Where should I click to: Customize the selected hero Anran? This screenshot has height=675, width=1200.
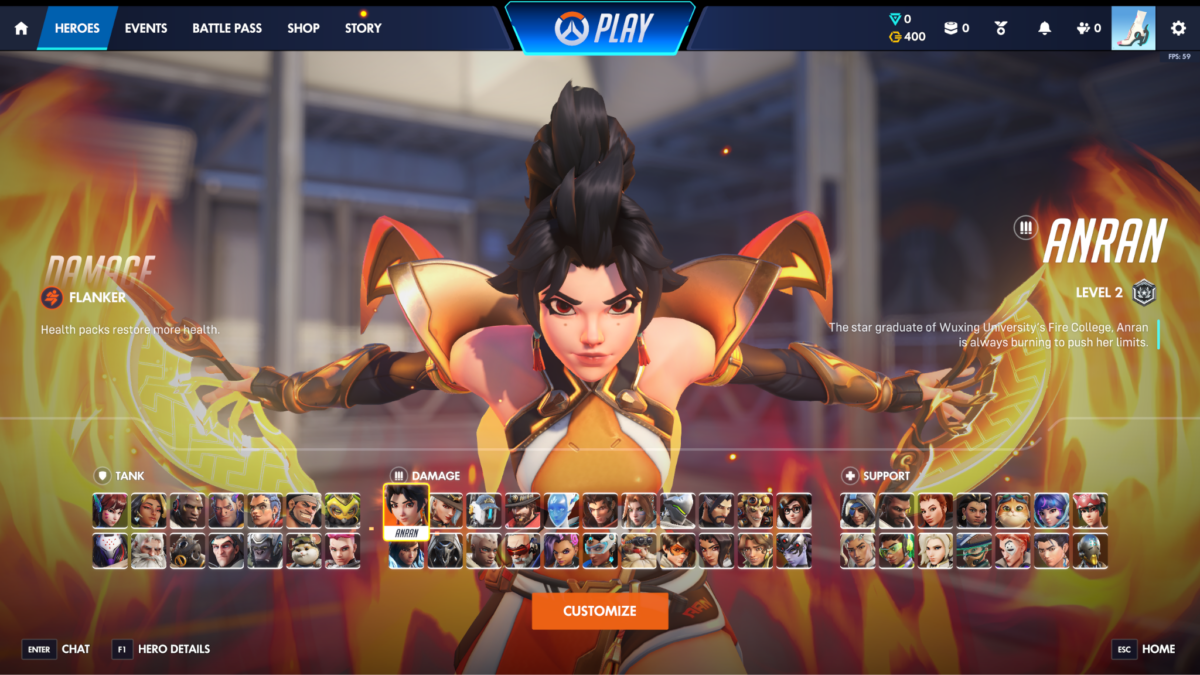(x=600, y=611)
